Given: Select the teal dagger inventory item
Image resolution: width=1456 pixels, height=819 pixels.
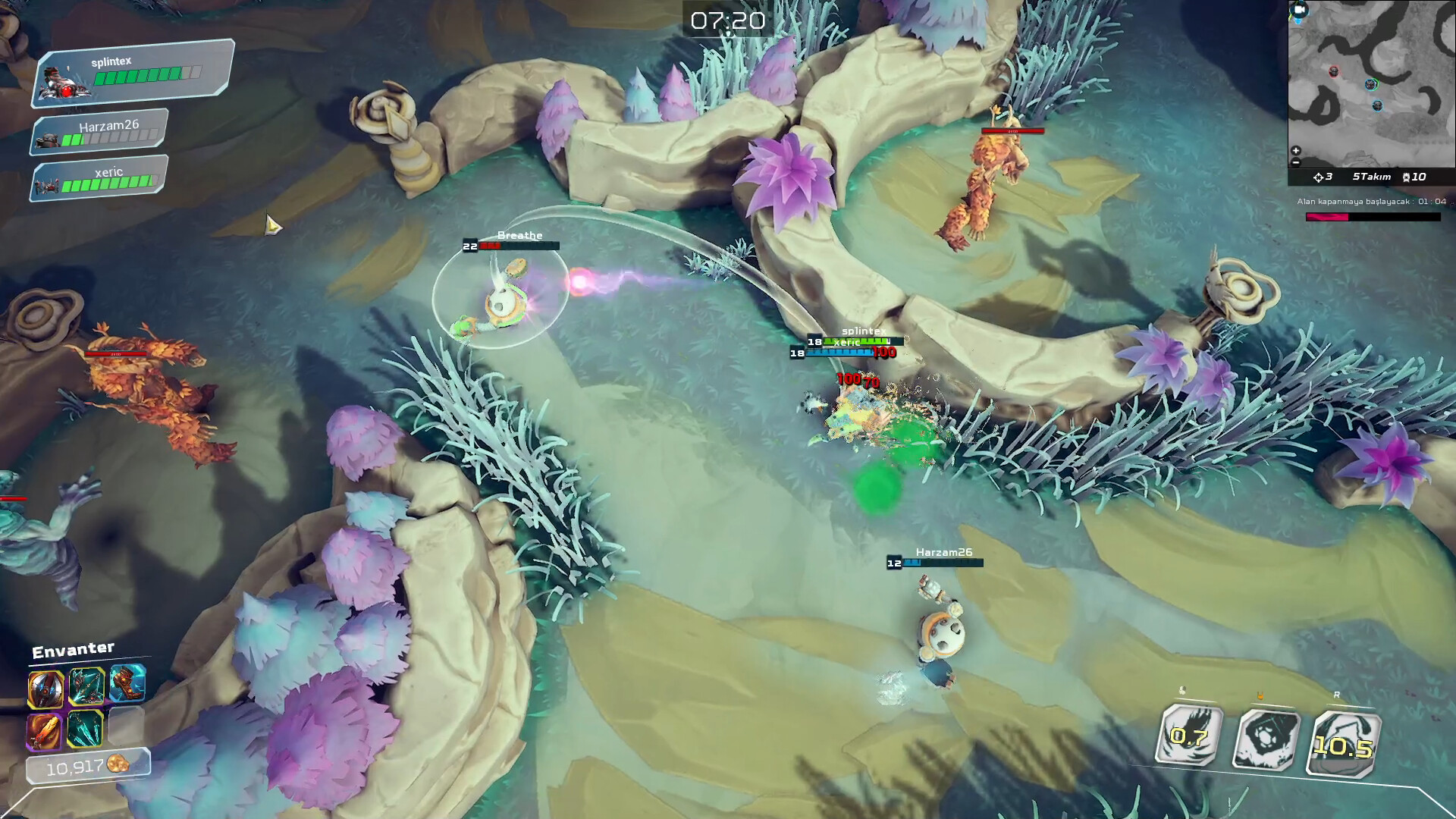Looking at the screenshot, I should pyautogui.click(x=86, y=730).
